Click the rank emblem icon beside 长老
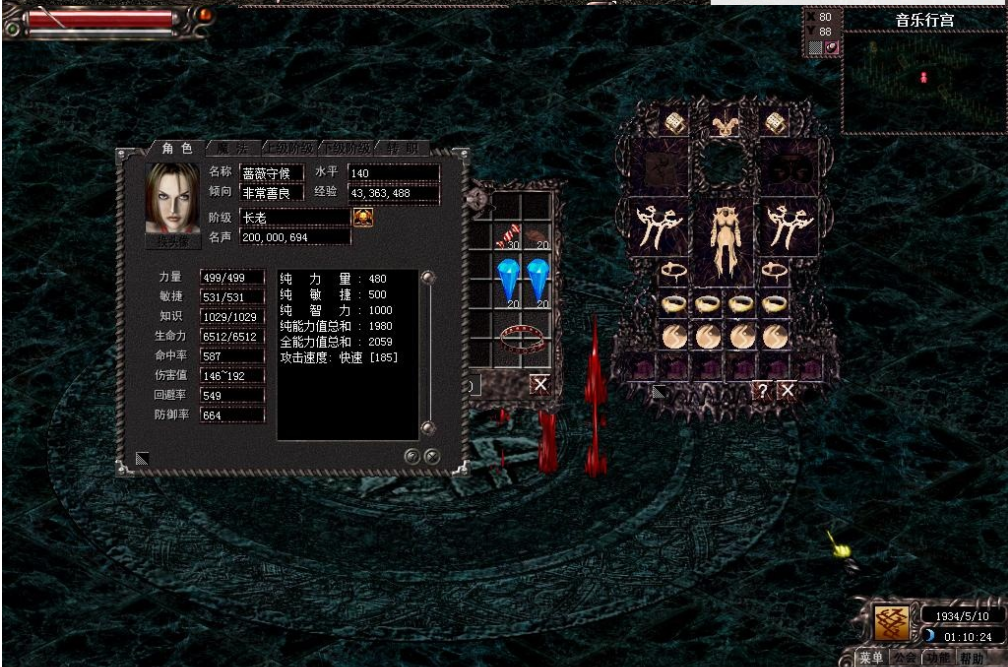Screen dimensions: 1008x667 point(362,217)
